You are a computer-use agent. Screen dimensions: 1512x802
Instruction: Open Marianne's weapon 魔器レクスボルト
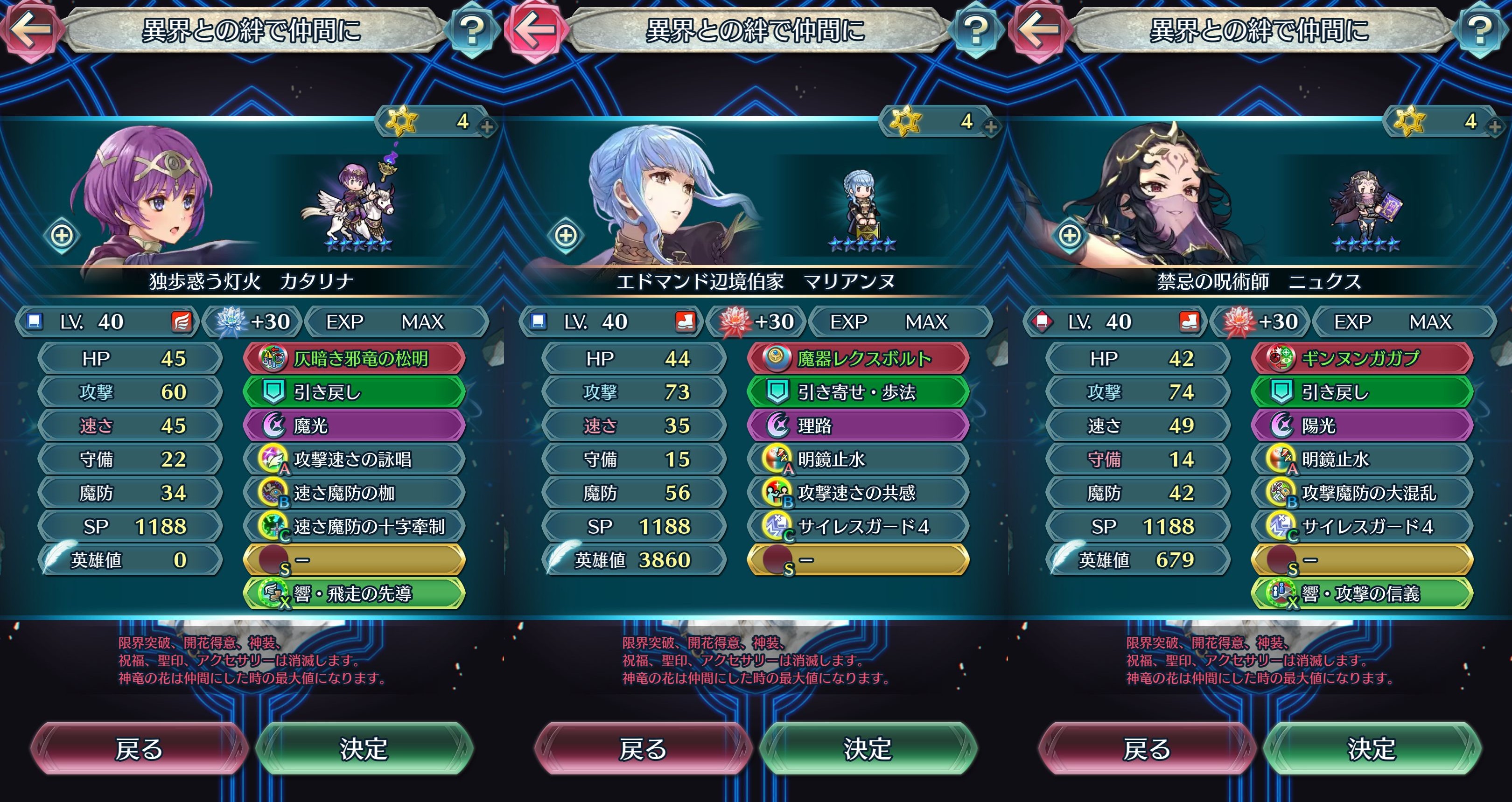click(858, 358)
